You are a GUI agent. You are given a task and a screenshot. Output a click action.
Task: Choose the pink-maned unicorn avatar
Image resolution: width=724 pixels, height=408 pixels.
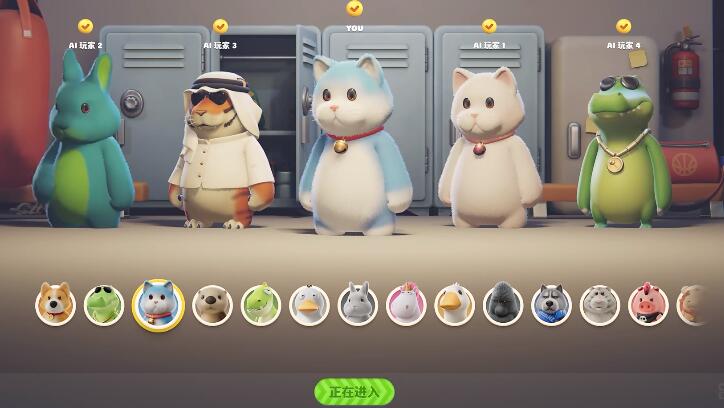(406, 304)
